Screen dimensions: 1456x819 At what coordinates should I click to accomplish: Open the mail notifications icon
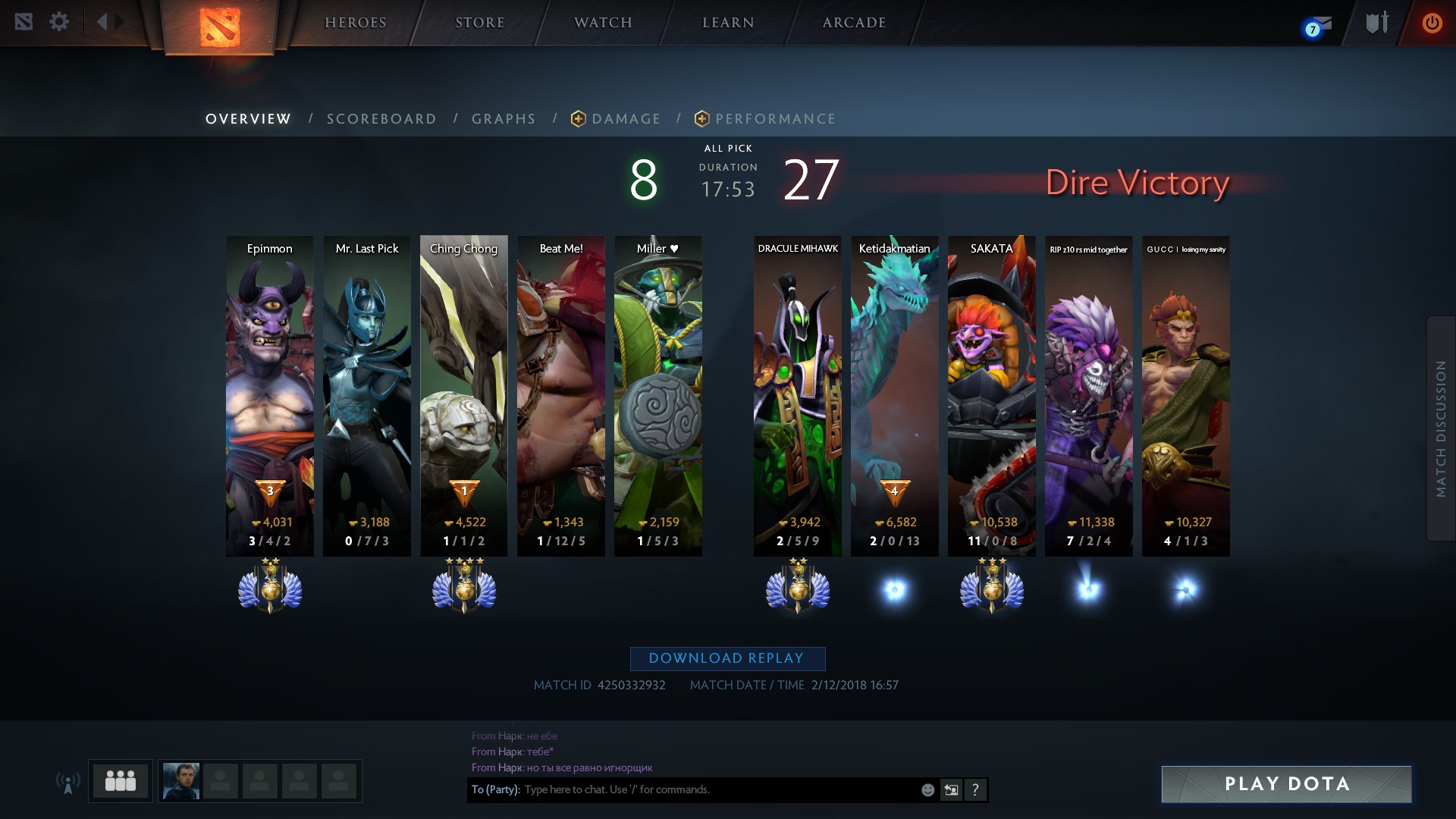tap(1318, 26)
